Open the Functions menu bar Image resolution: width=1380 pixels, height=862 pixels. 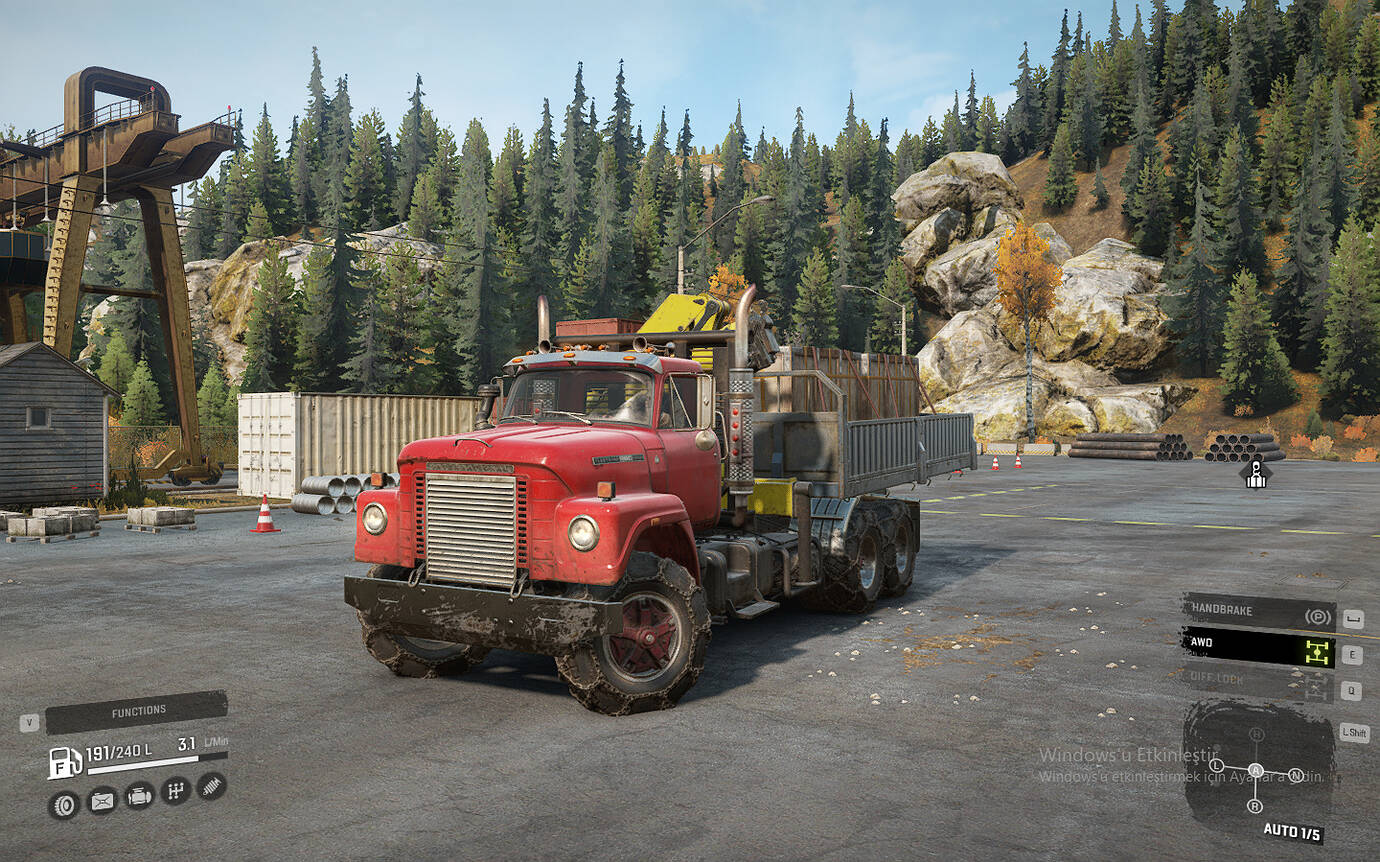(137, 711)
